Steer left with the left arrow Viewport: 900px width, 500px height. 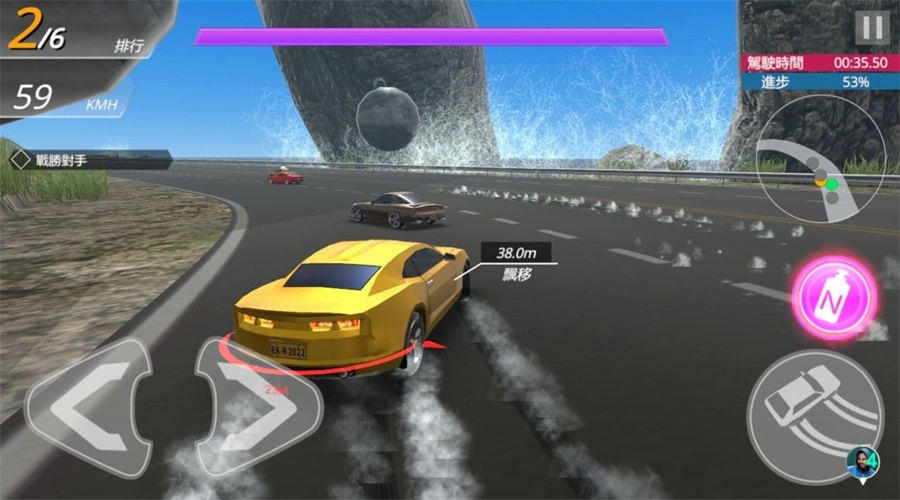(x=88, y=408)
